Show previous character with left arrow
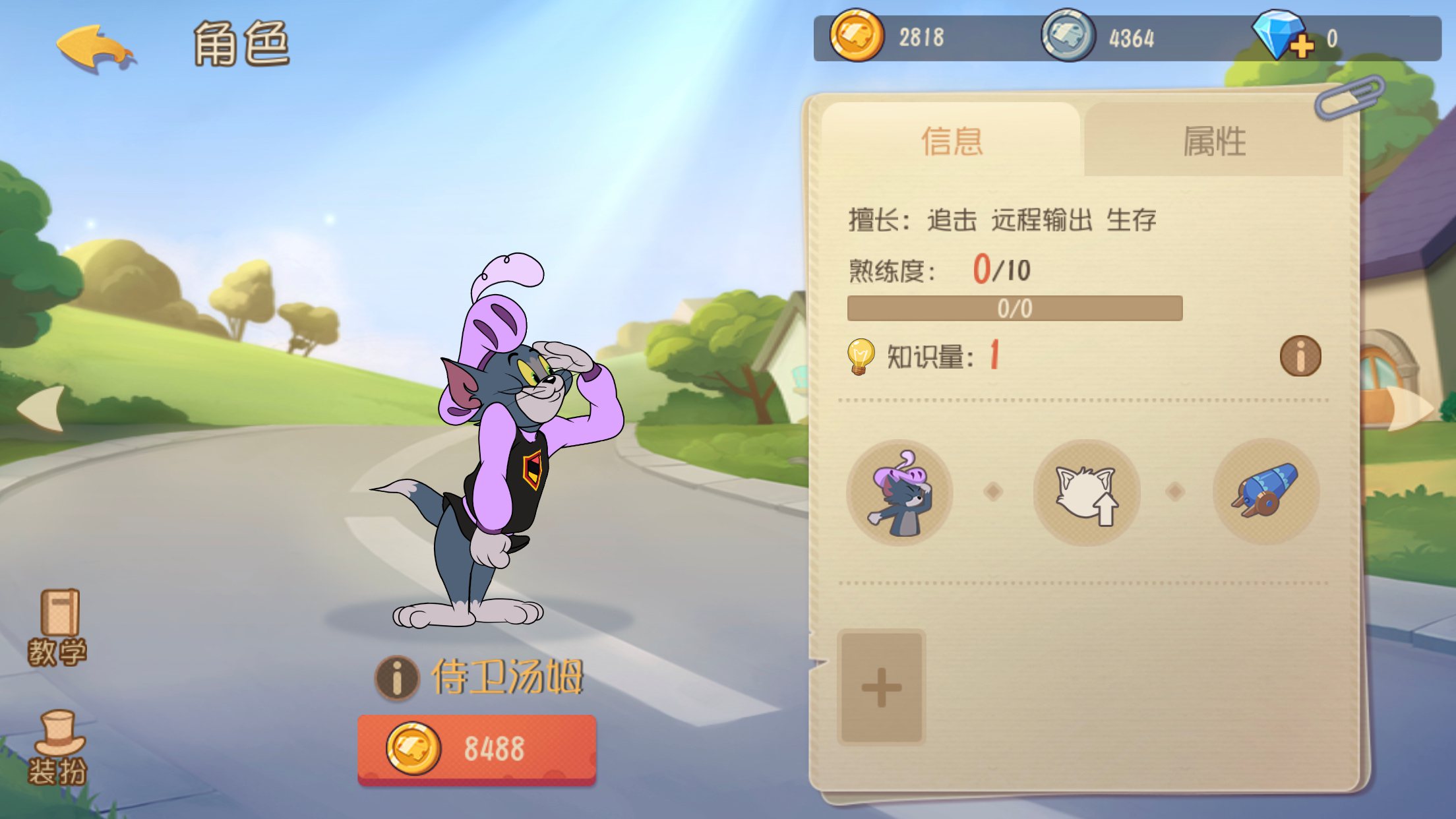The width and height of the screenshot is (1456, 819). (41, 409)
